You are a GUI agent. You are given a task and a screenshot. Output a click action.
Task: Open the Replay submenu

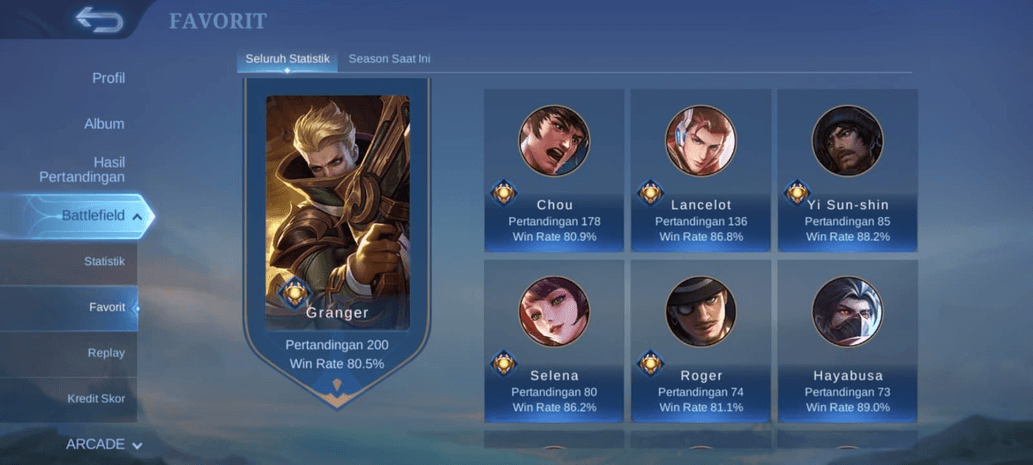[106, 353]
